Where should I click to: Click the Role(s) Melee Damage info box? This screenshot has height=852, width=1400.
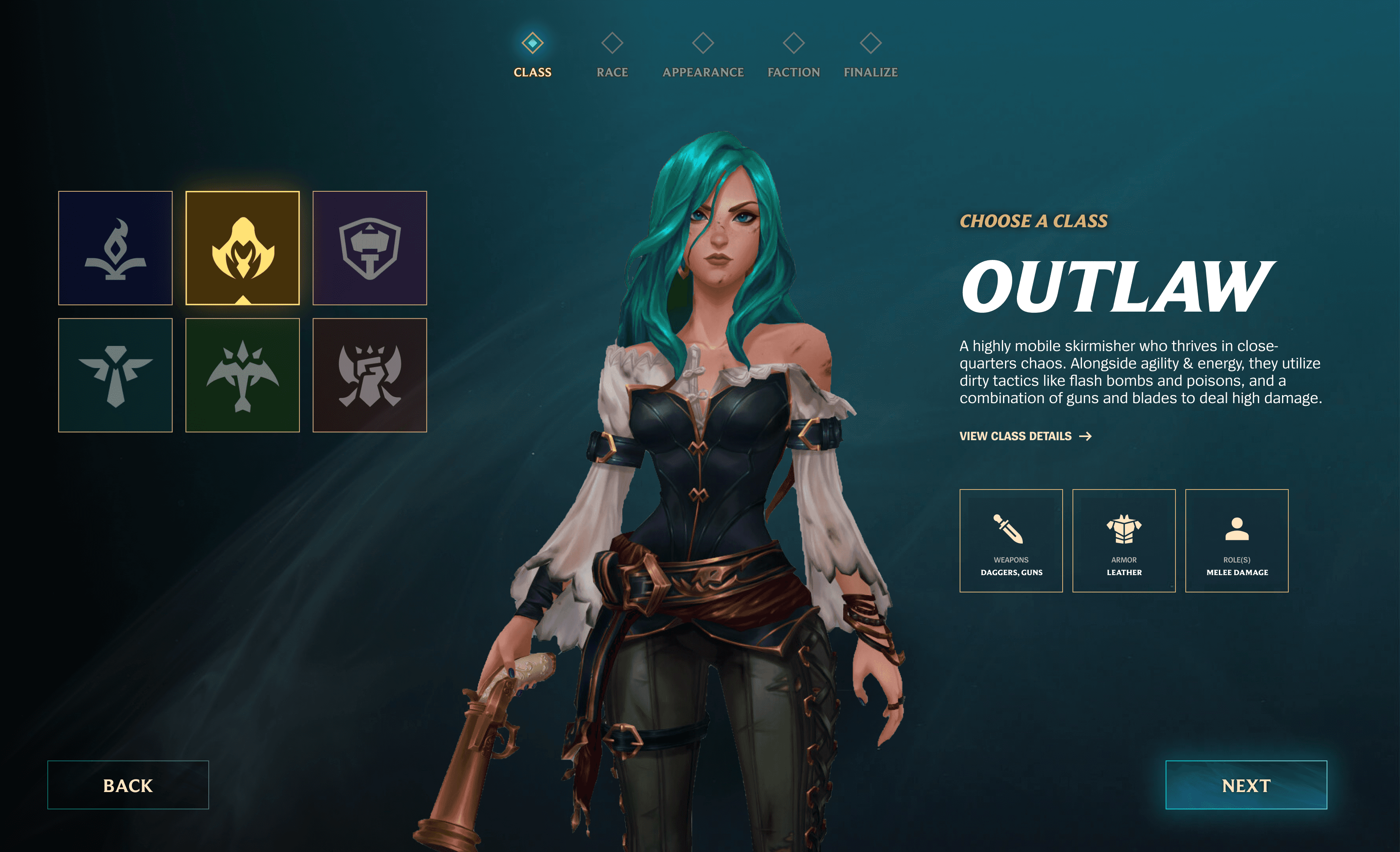pyautogui.click(x=1237, y=541)
